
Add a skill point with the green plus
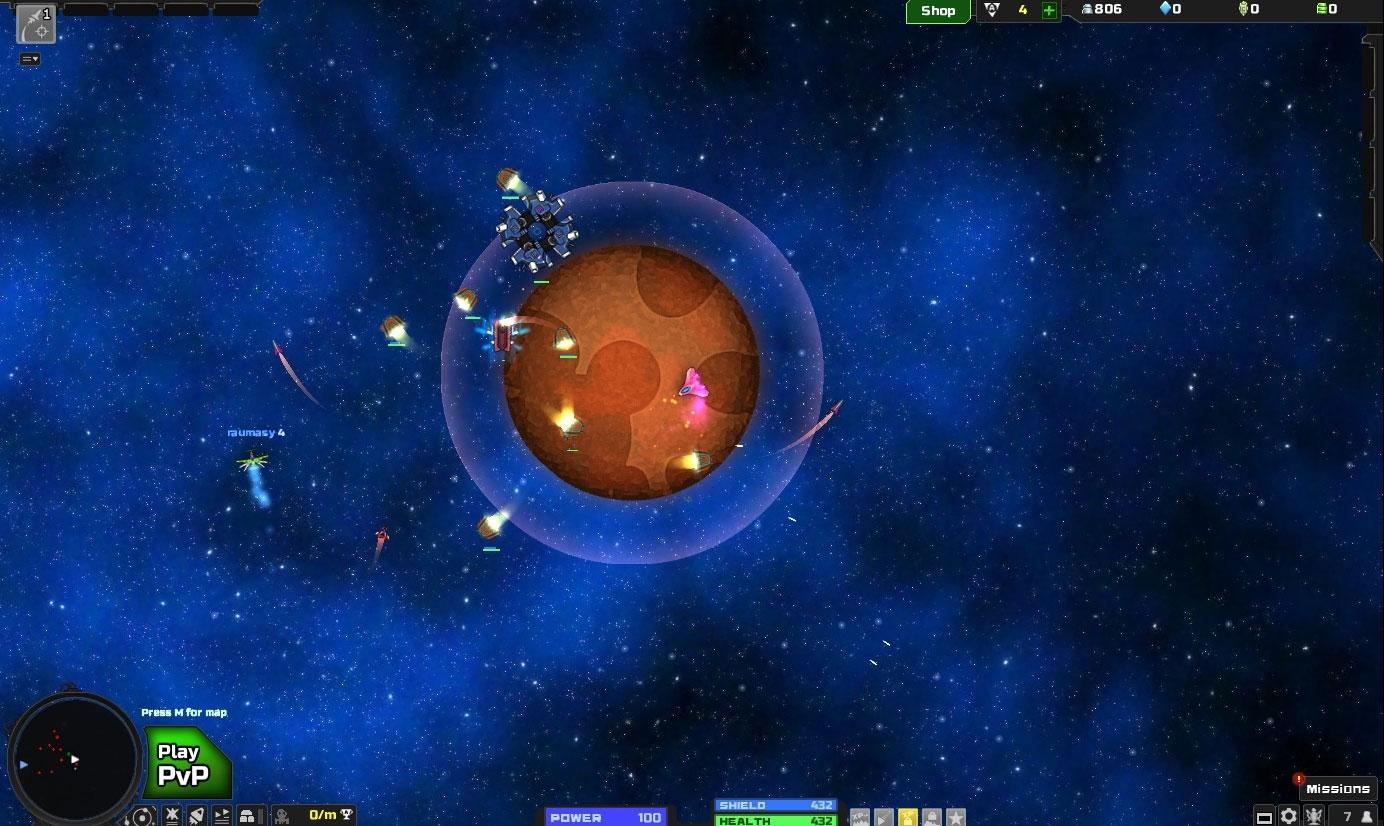1046,10
